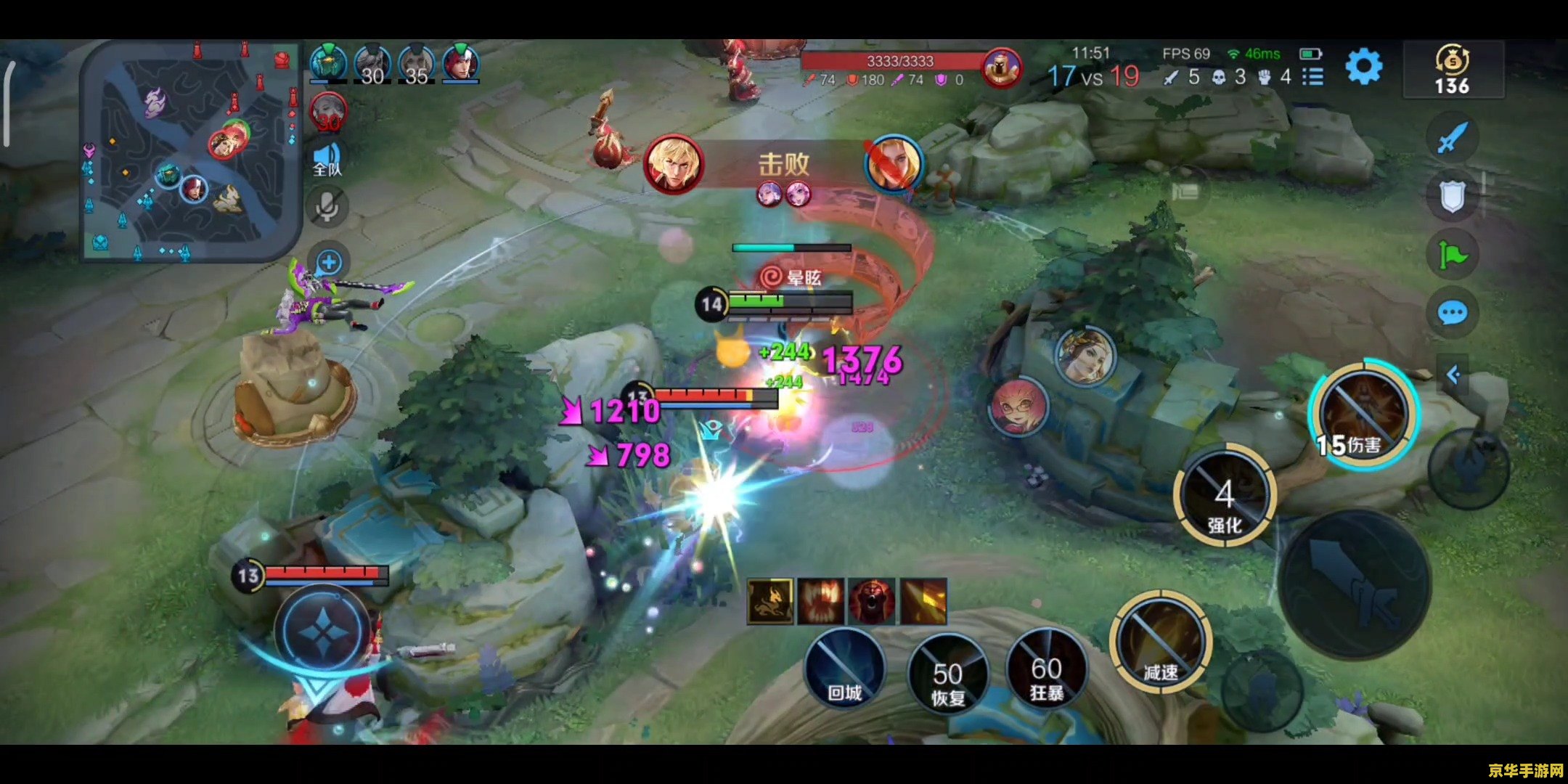Send the green flag gather signal
Viewport: 1568px width, 784px height.
[x=1452, y=255]
